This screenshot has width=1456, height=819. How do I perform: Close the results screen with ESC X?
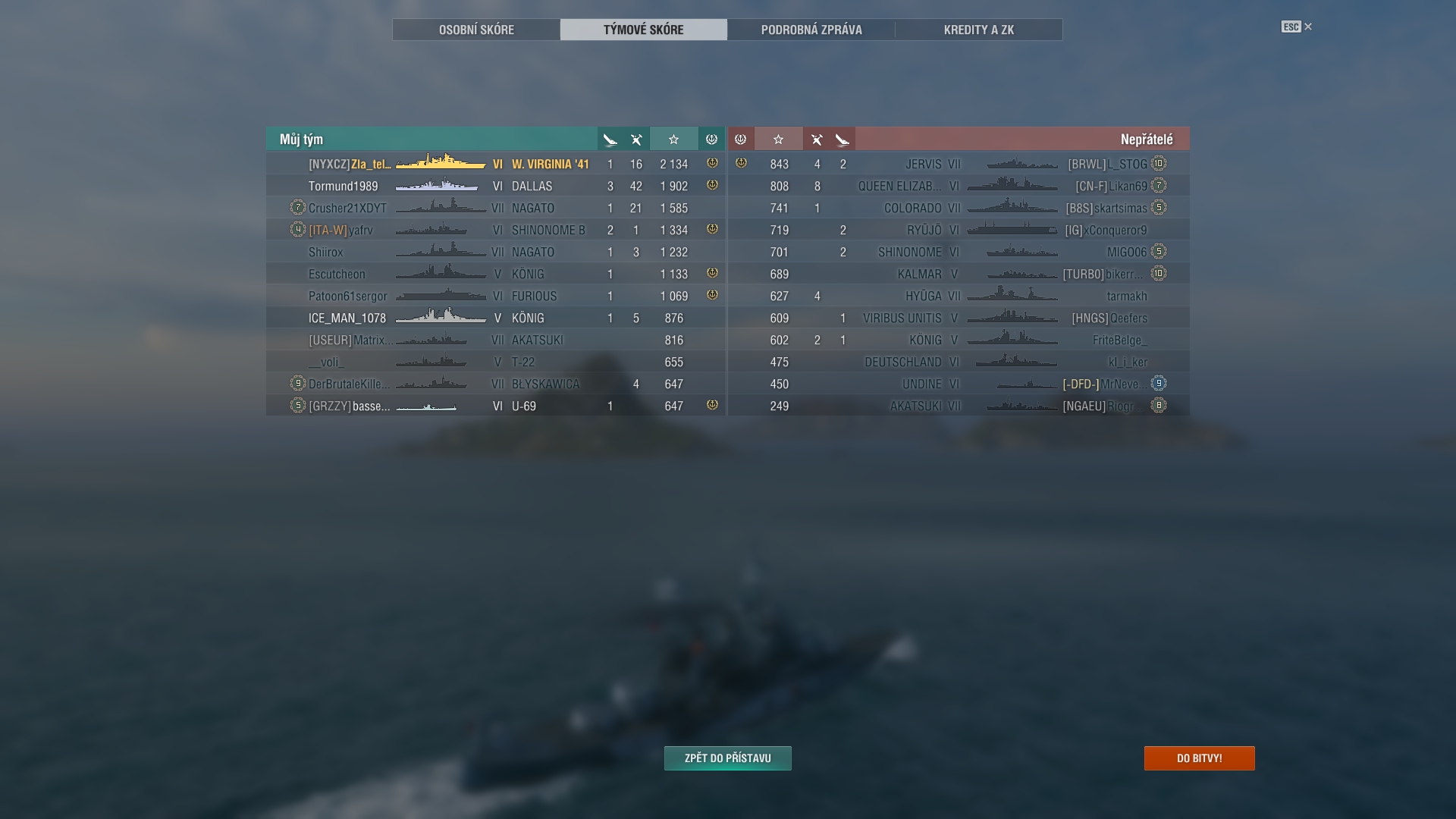(1297, 27)
